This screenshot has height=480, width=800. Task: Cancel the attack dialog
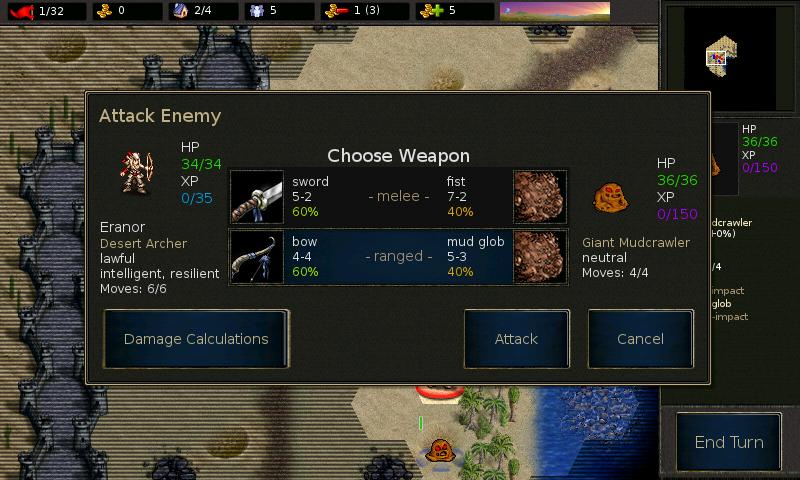[x=640, y=339]
